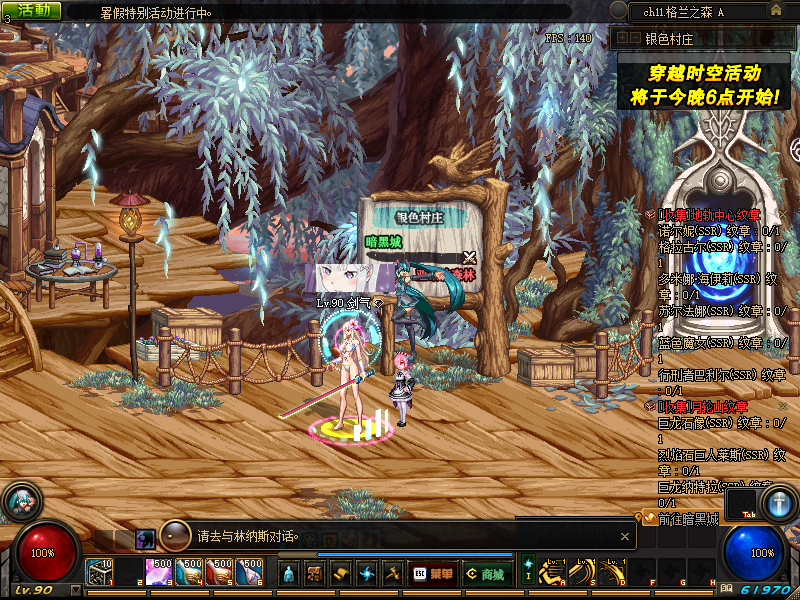Screen dimensions: 800x600
Task: Click the 穿越时空活动 event banner
Action: tap(704, 85)
